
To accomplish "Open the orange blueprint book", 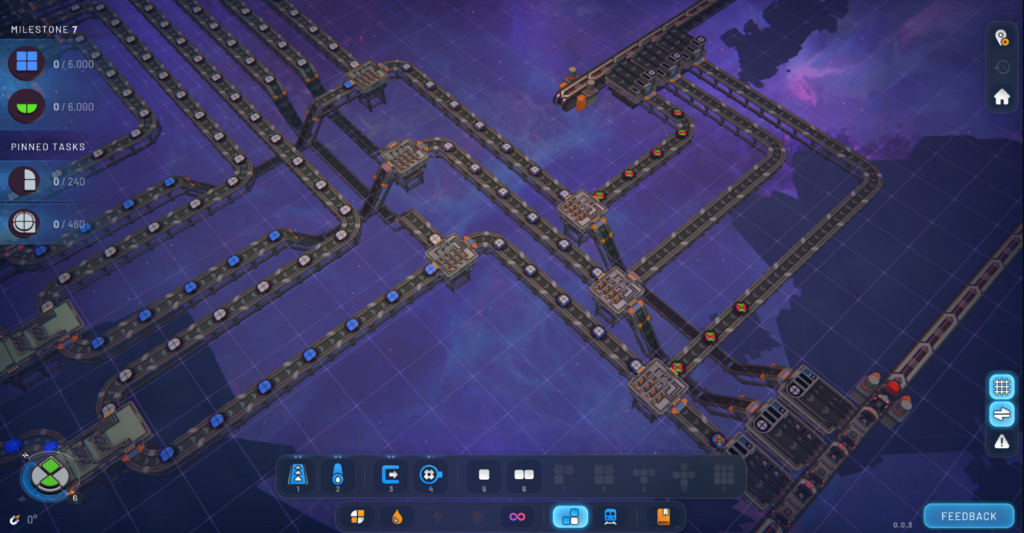I will pos(663,516).
